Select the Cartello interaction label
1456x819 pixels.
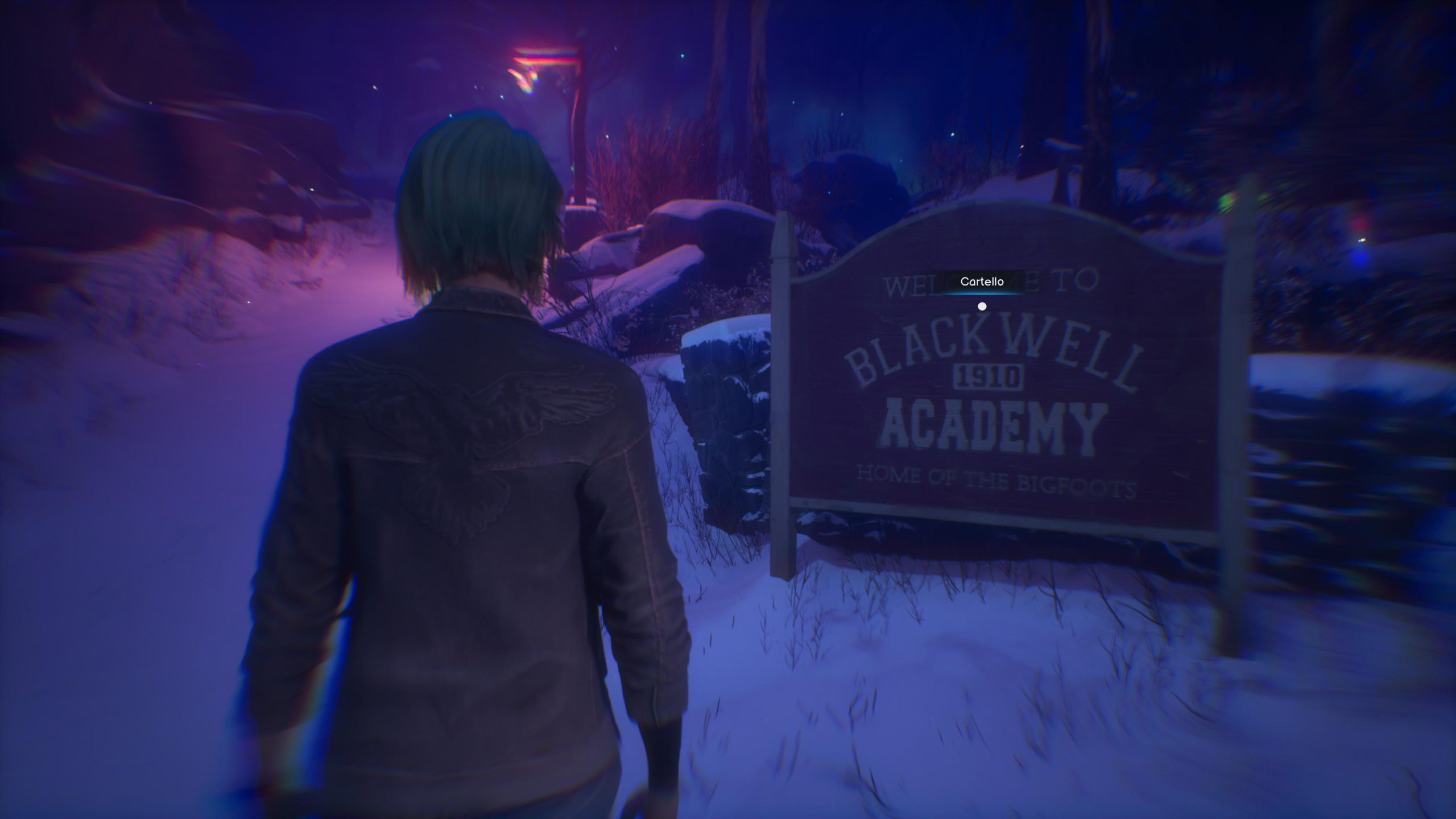pos(982,282)
